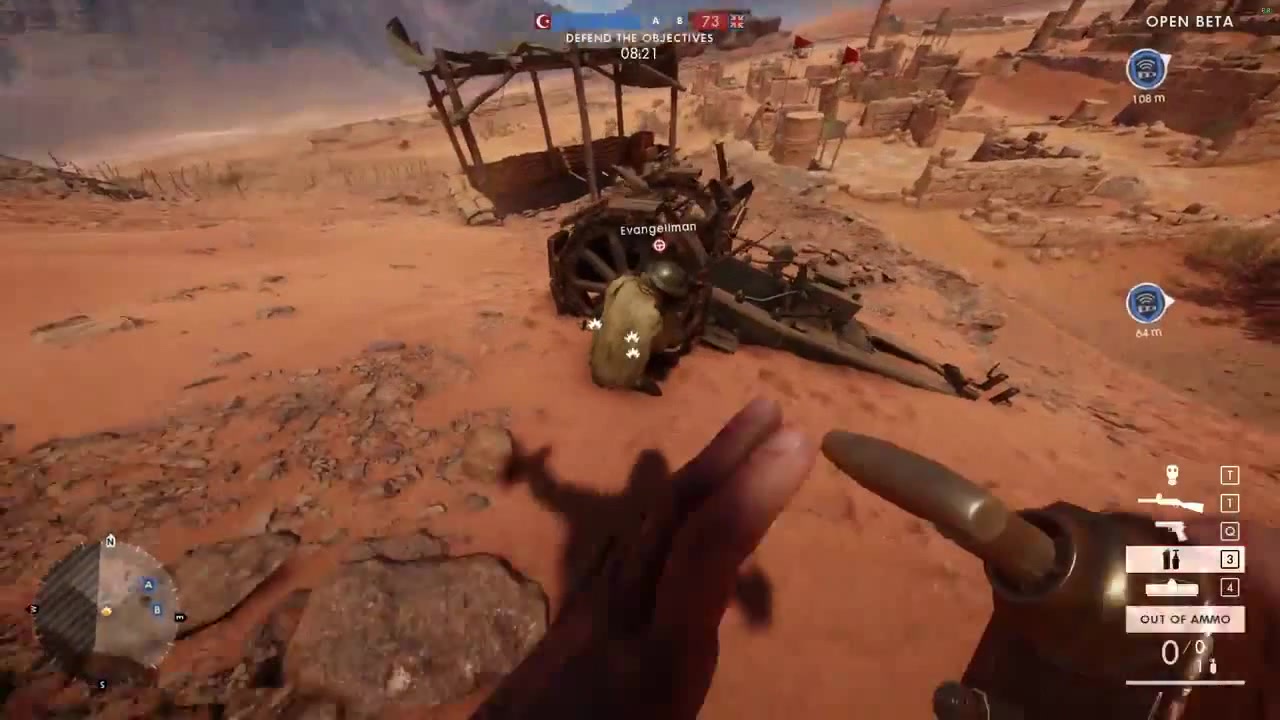The height and width of the screenshot is (720, 1280).
Task: Select the mine in weapon slot 4
Action: 1172,588
